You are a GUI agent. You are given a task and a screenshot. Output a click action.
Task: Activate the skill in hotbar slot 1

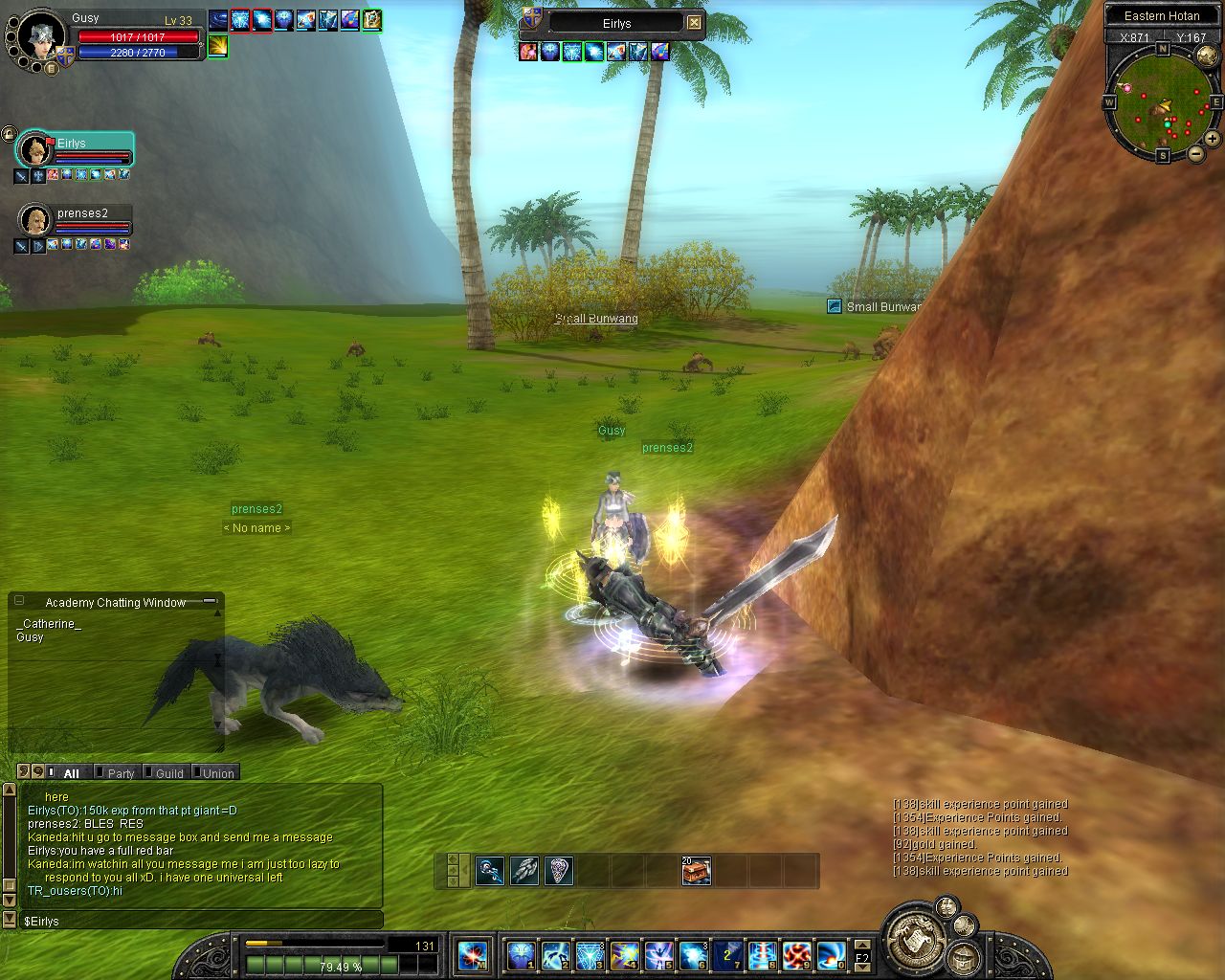click(521, 955)
